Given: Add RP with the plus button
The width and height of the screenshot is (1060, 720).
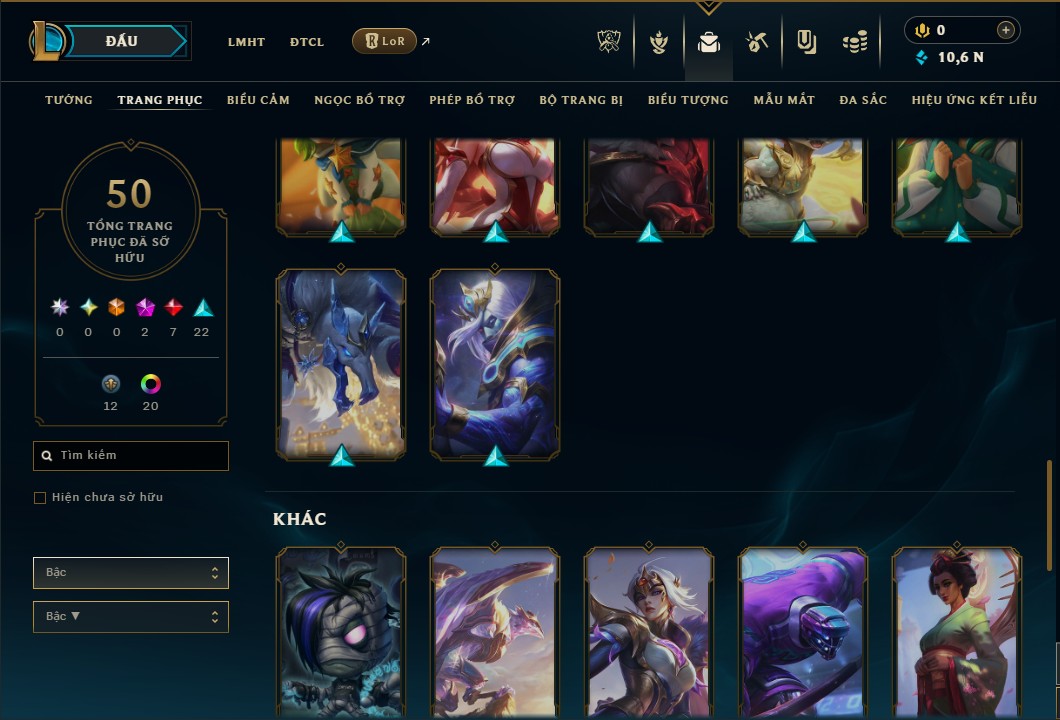Looking at the screenshot, I should [x=1005, y=30].
